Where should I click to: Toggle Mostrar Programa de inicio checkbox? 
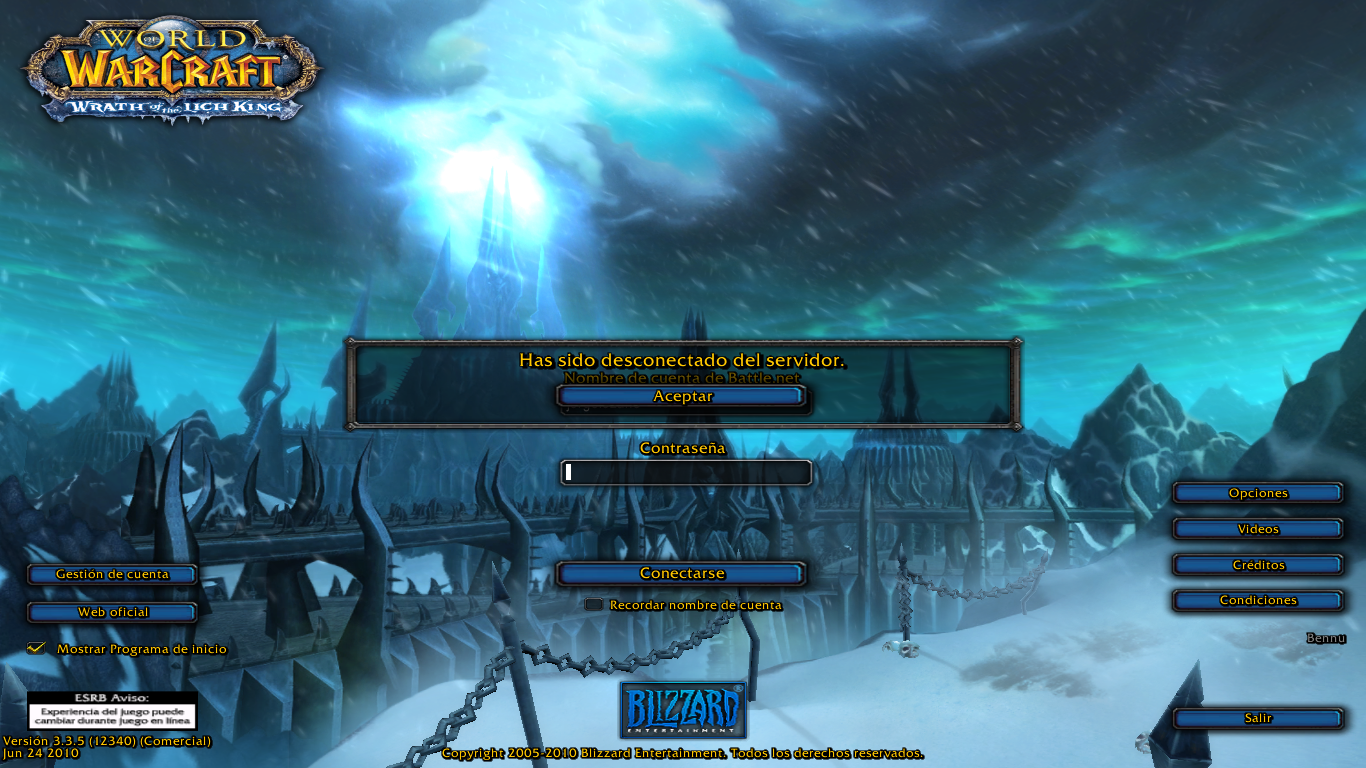(37, 649)
